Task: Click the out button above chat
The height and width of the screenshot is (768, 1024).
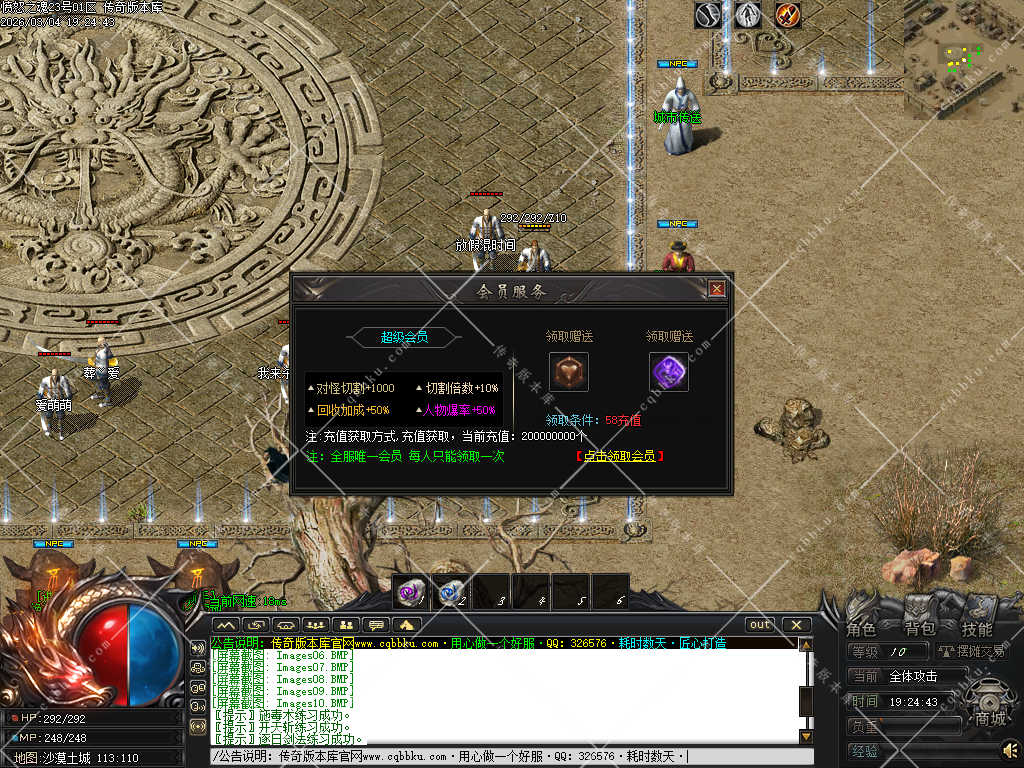Action: [x=760, y=625]
